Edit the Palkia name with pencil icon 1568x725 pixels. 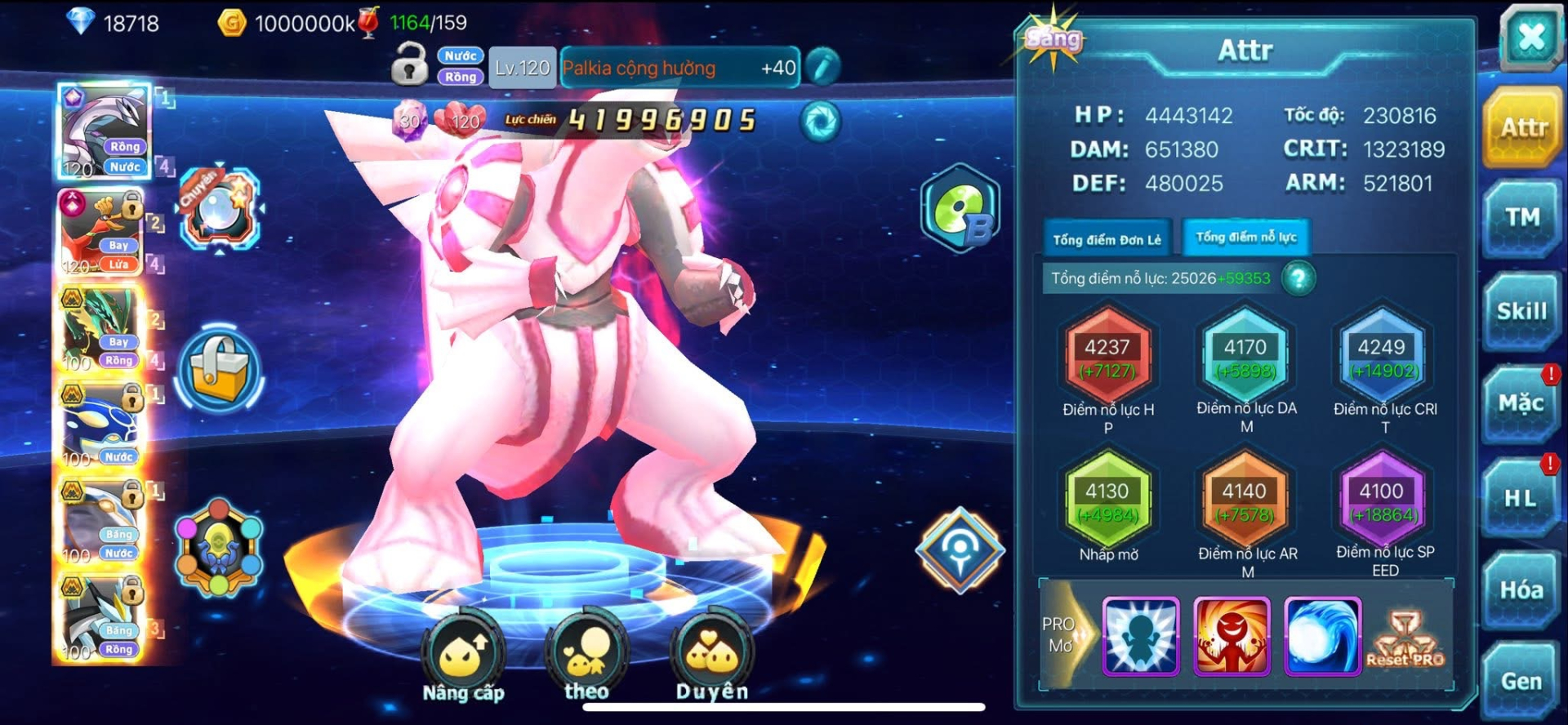[822, 67]
